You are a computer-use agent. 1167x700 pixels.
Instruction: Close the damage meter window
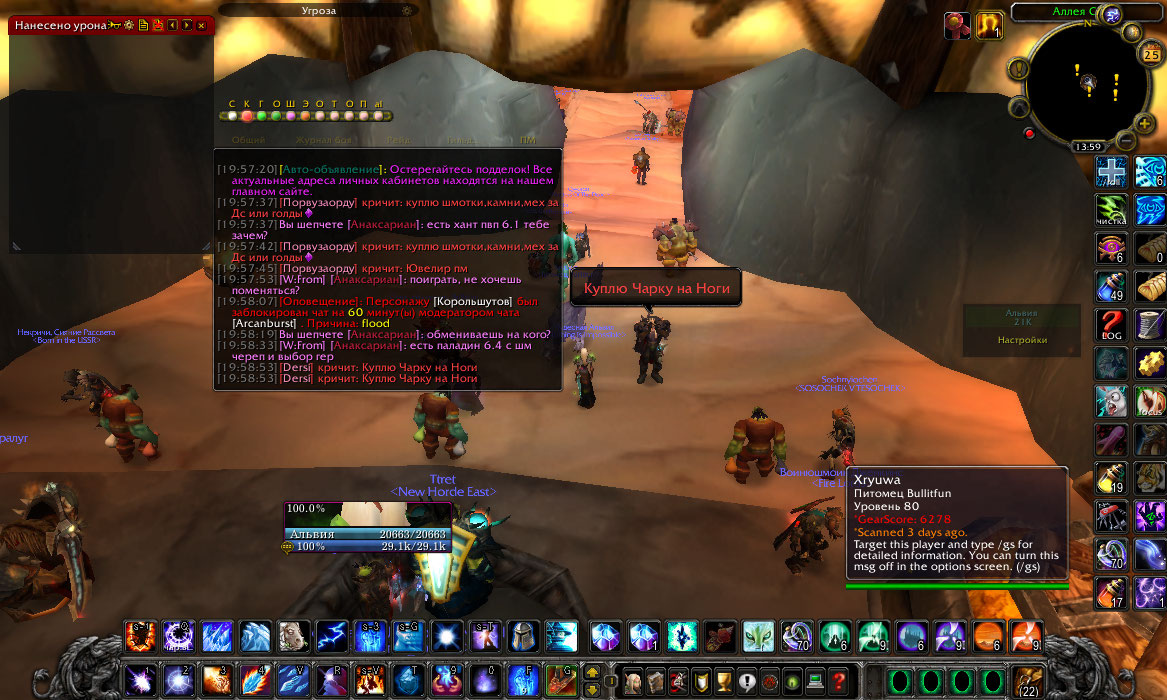(x=201, y=25)
